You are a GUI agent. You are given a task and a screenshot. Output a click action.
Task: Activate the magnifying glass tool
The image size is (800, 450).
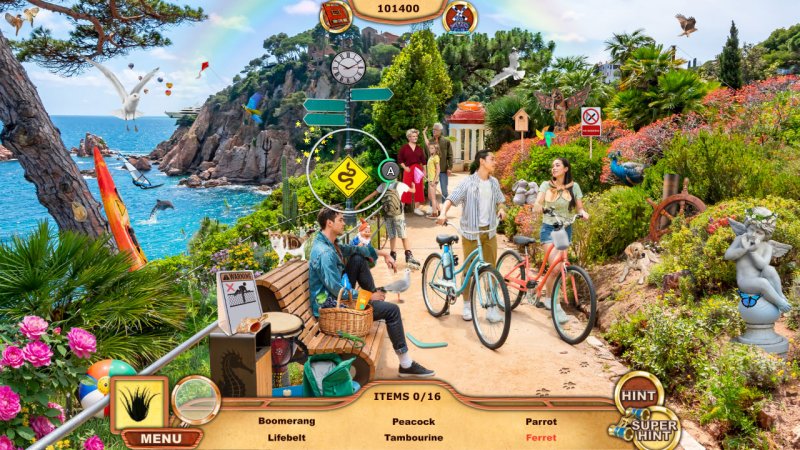pyautogui.click(x=195, y=400)
